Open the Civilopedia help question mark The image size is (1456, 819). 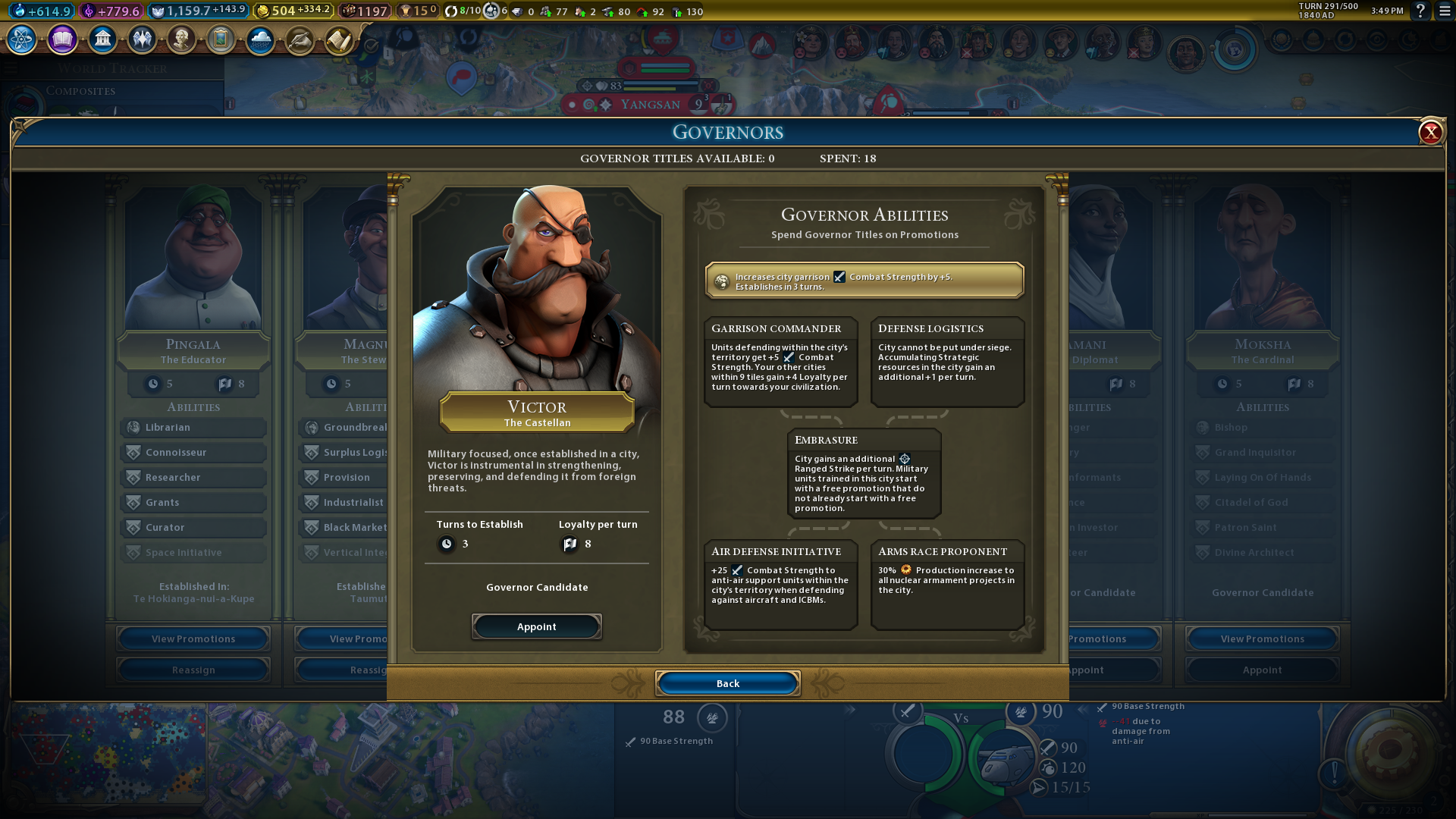tap(1420, 11)
